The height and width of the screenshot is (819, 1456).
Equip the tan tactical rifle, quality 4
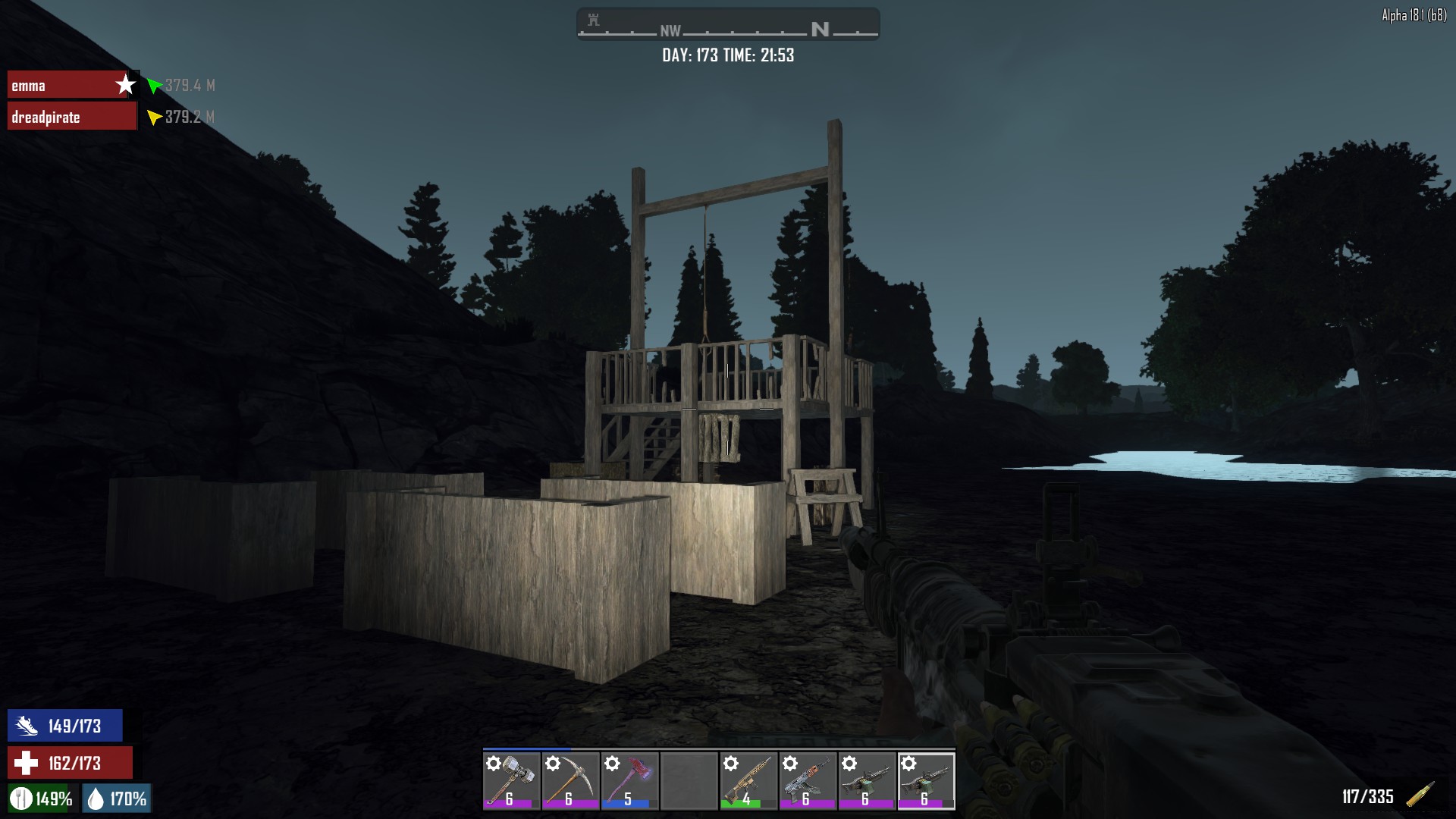coord(748,780)
